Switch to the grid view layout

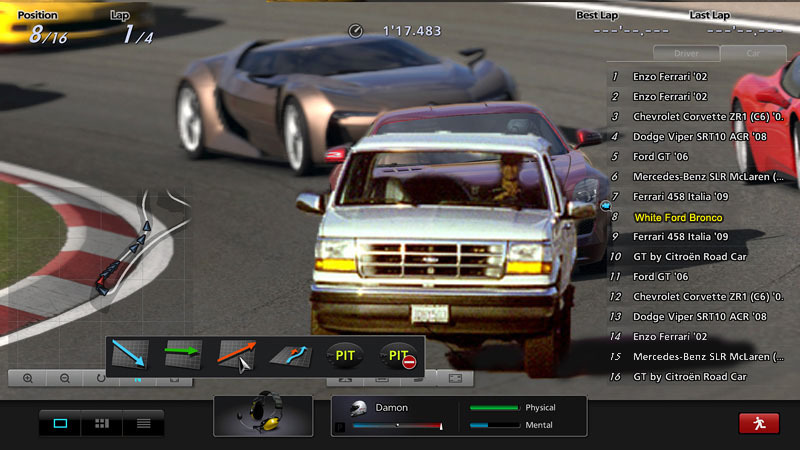tap(101, 423)
